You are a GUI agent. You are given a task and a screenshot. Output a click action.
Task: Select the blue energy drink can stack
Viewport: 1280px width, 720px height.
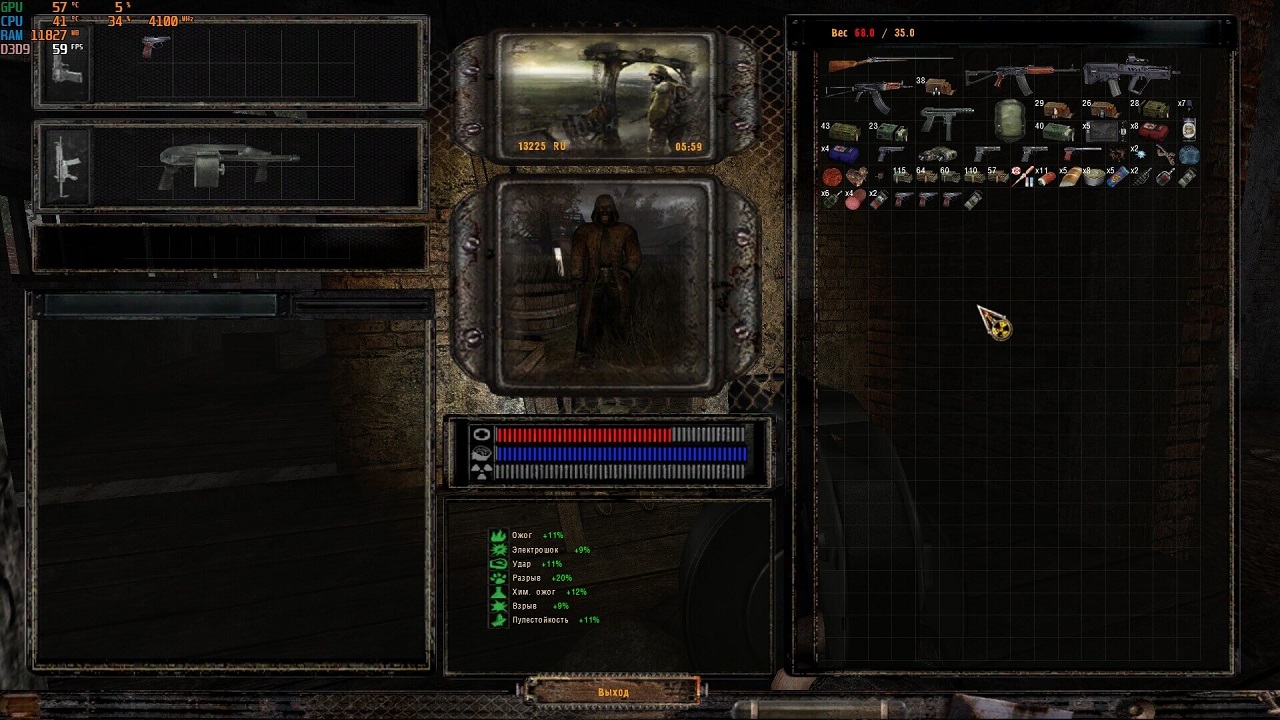click(x=1118, y=177)
